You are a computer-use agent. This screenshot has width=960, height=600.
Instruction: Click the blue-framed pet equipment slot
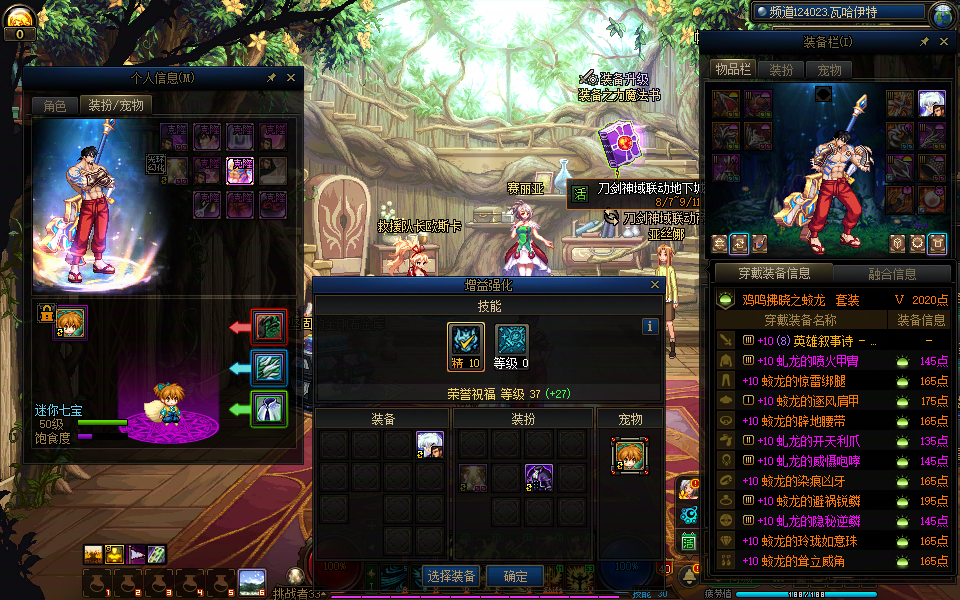point(269,368)
